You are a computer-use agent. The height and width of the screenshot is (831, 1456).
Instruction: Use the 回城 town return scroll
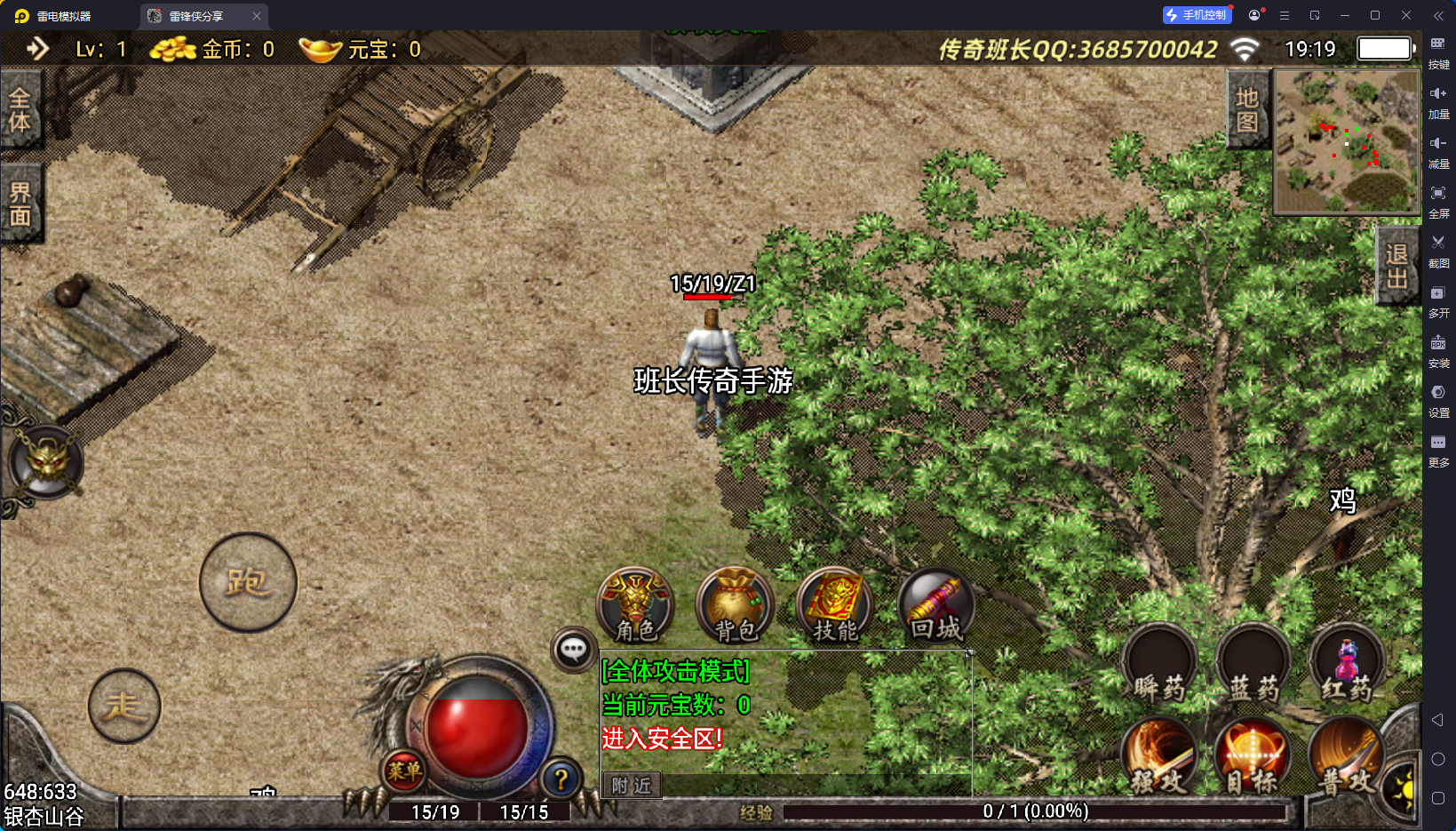pos(936,606)
